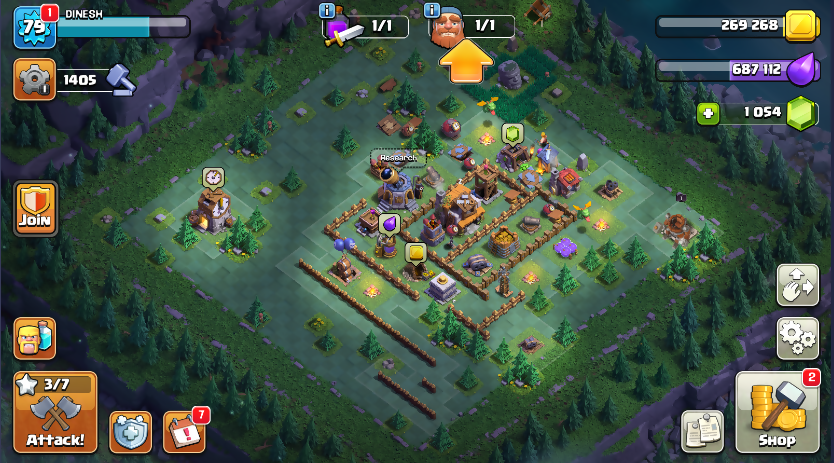Image resolution: width=834 pixels, height=463 pixels.
Task: Add gems with the green plus button
Action: coord(709,113)
